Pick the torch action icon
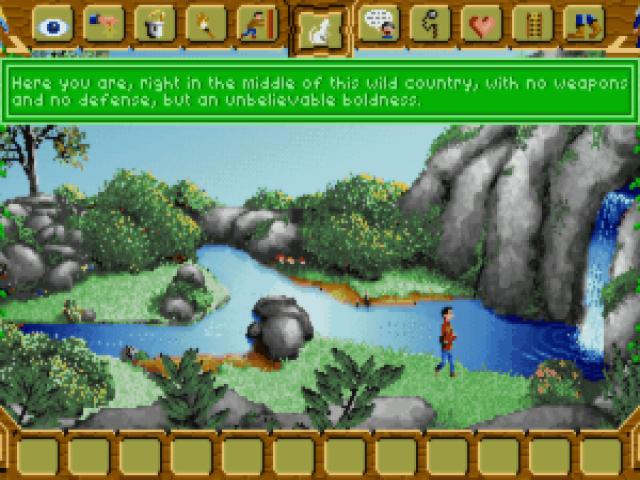This screenshot has height=480, width=640. [206, 23]
